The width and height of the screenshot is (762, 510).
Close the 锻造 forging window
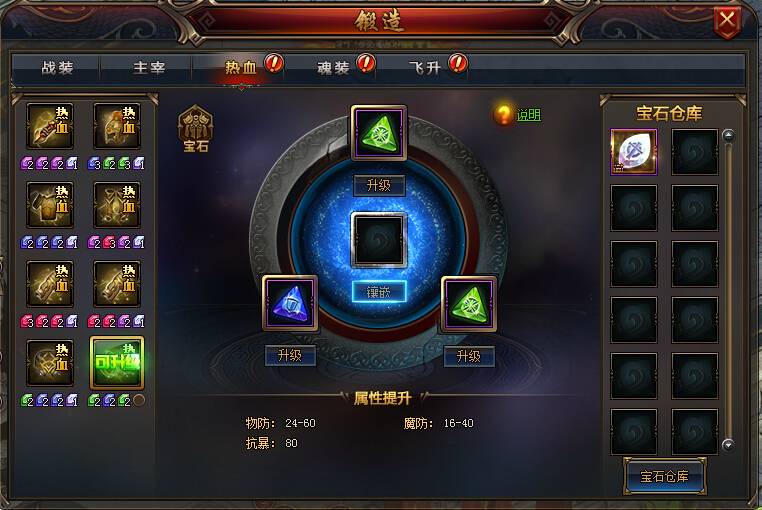coord(727,20)
